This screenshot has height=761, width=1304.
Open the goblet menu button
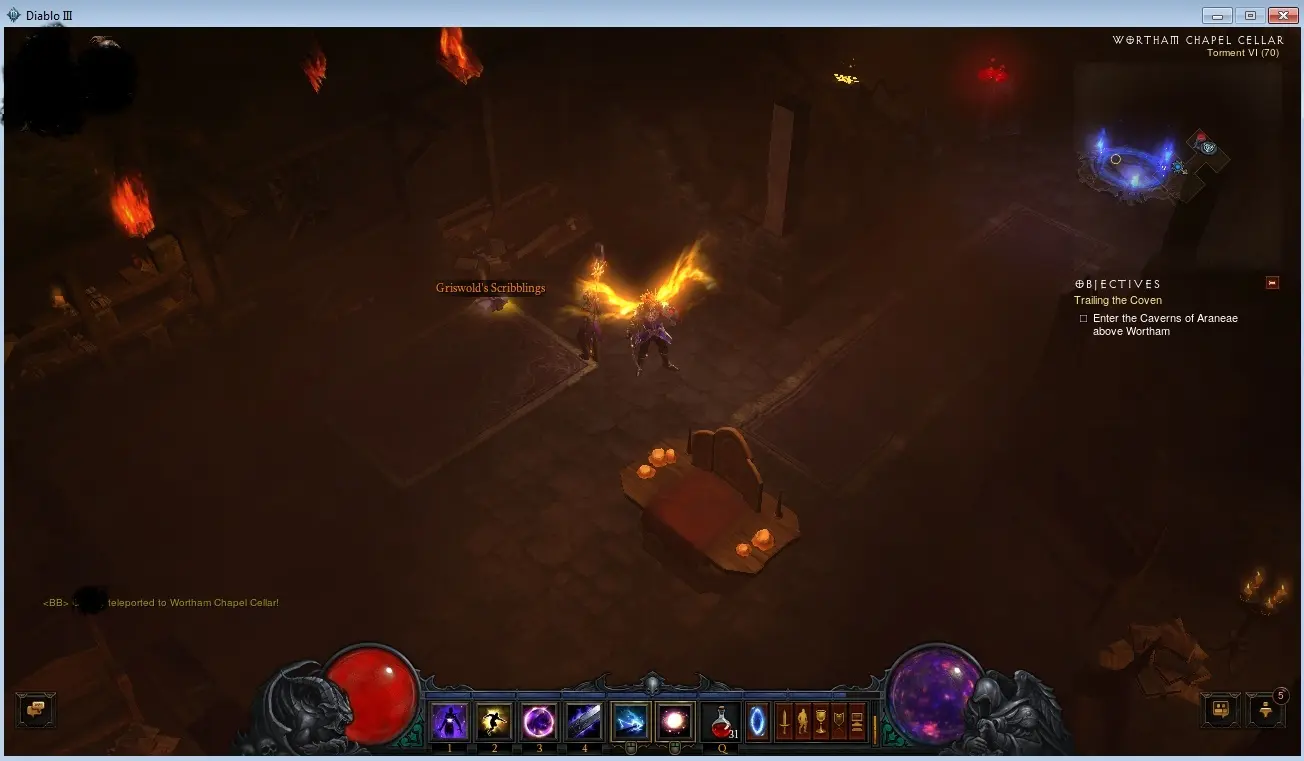click(820, 721)
